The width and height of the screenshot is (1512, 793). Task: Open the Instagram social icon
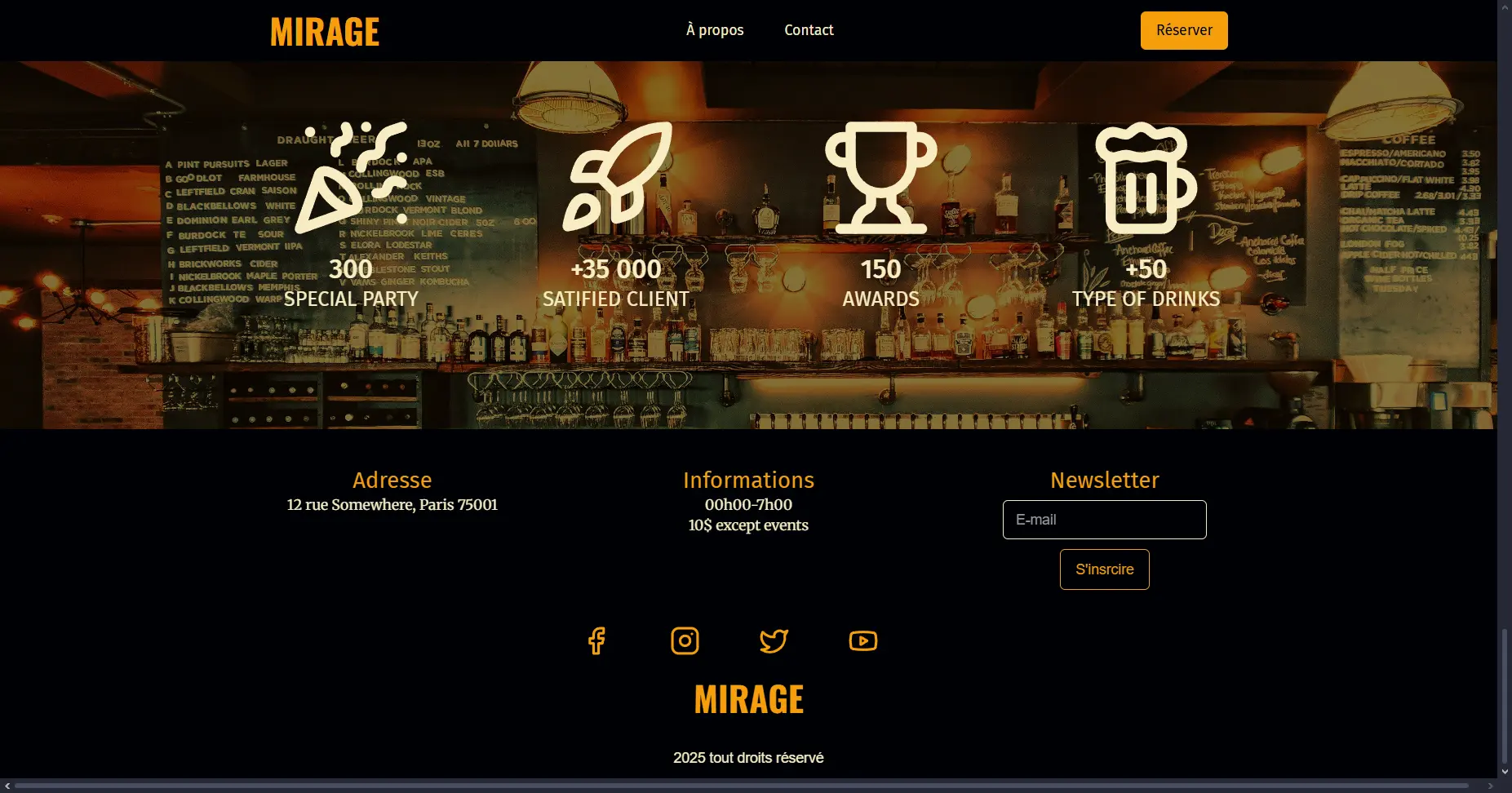685,641
